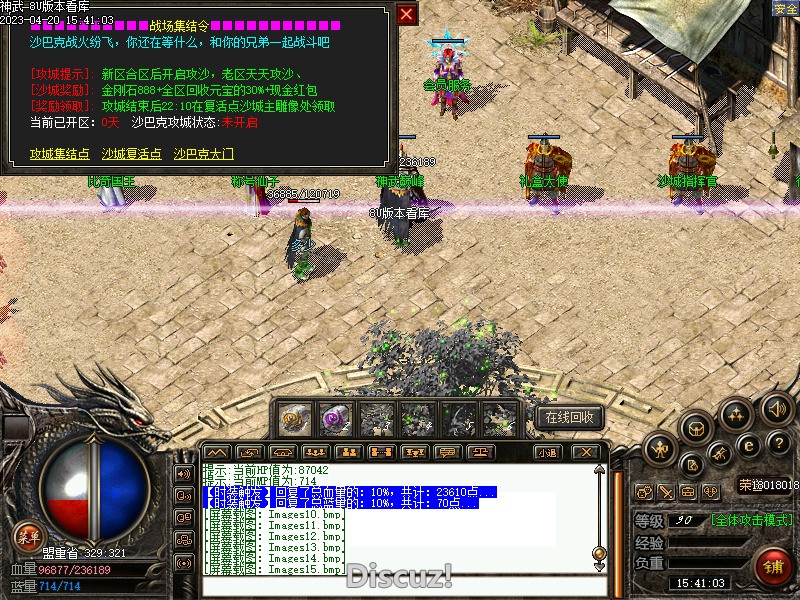The image size is (800, 600).
Task: Switch attack mode via 全体攻击模式 label
Action: click(x=751, y=520)
